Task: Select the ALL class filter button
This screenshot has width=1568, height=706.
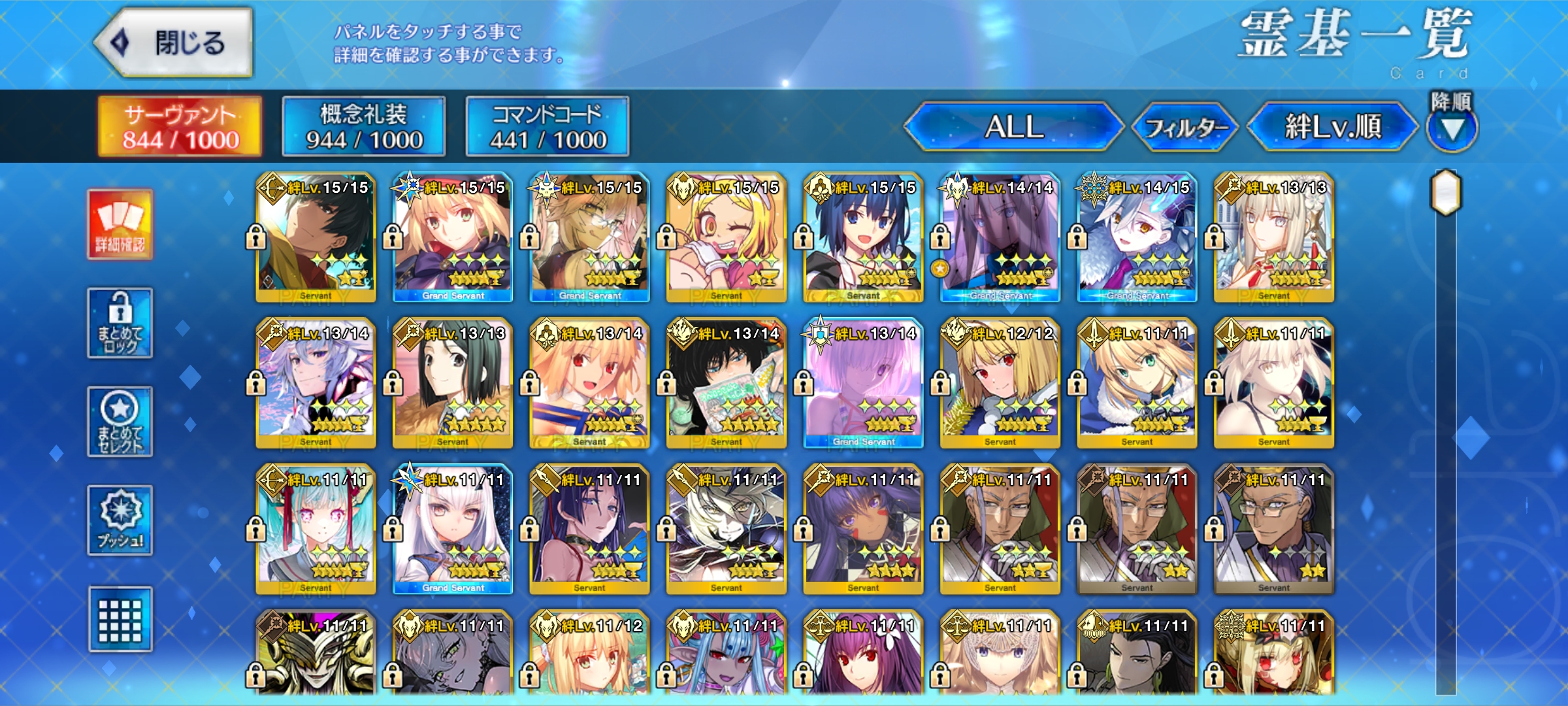Action: coord(1013,127)
